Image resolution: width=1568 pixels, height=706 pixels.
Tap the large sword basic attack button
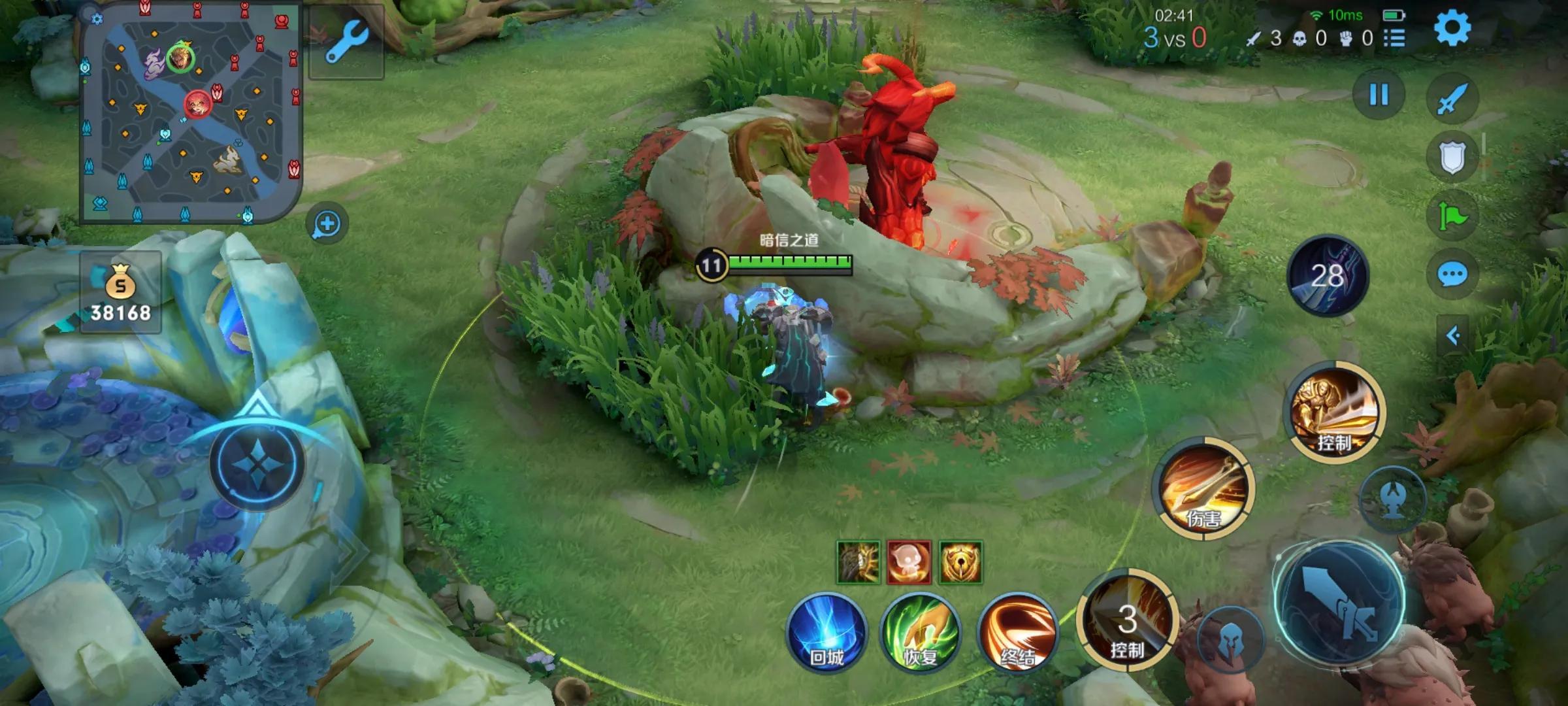(x=1339, y=604)
